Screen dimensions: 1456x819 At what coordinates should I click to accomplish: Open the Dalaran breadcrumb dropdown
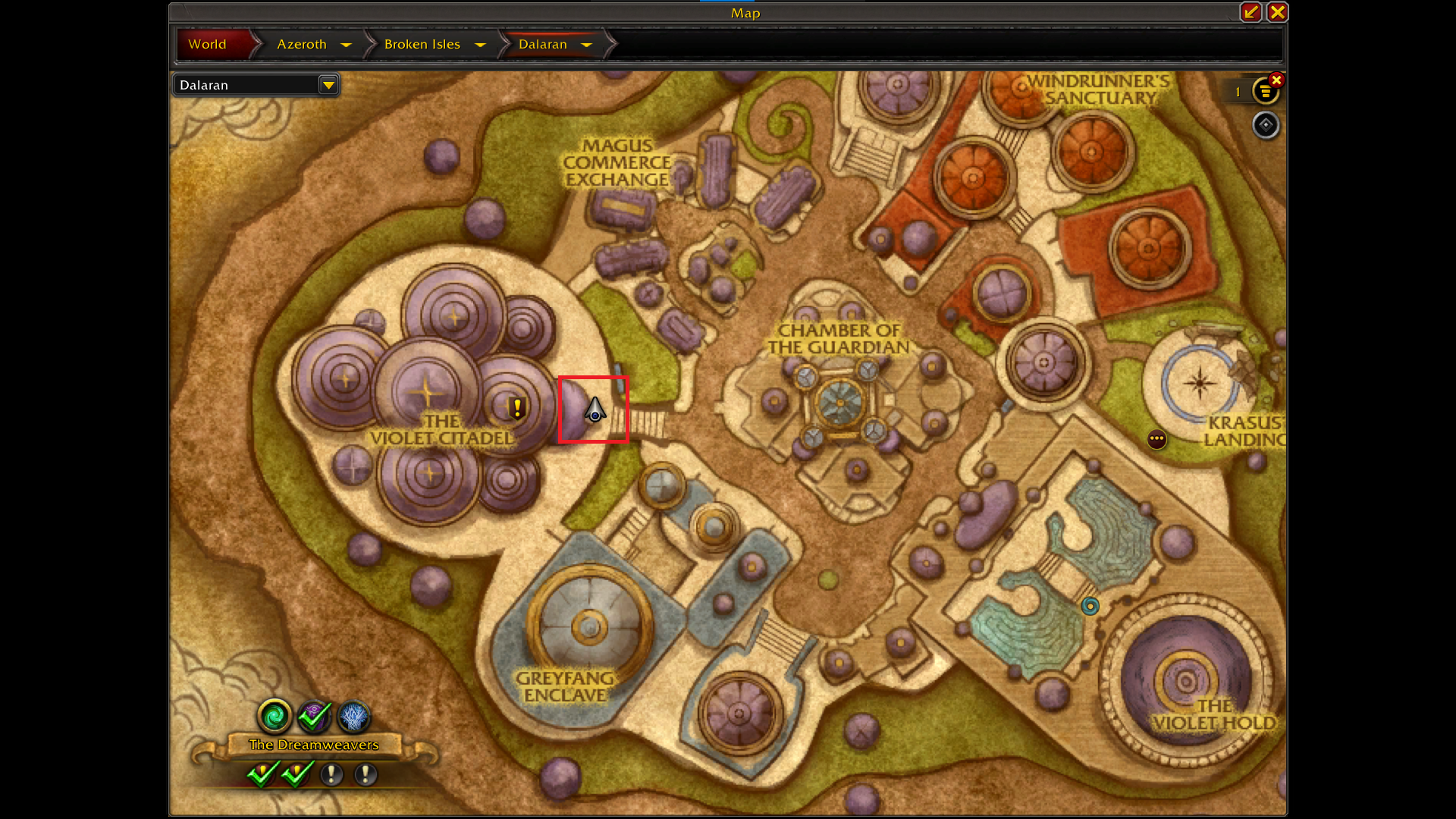586,45
